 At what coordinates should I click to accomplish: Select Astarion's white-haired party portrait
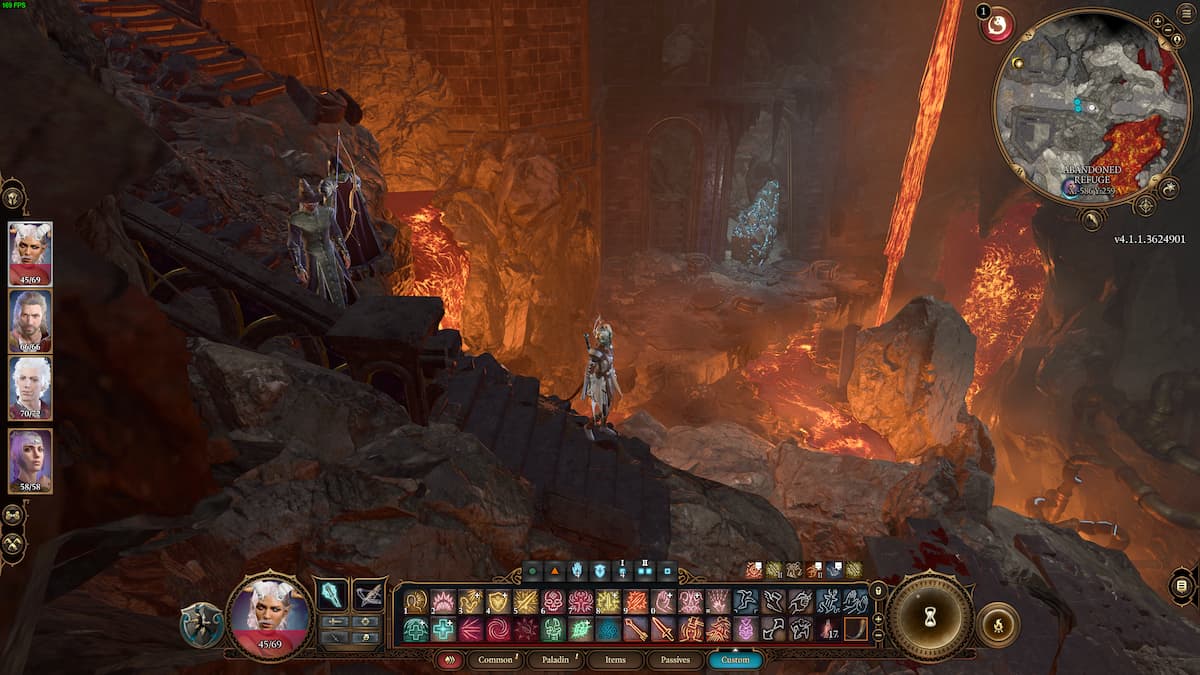pyautogui.click(x=30, y=388)
